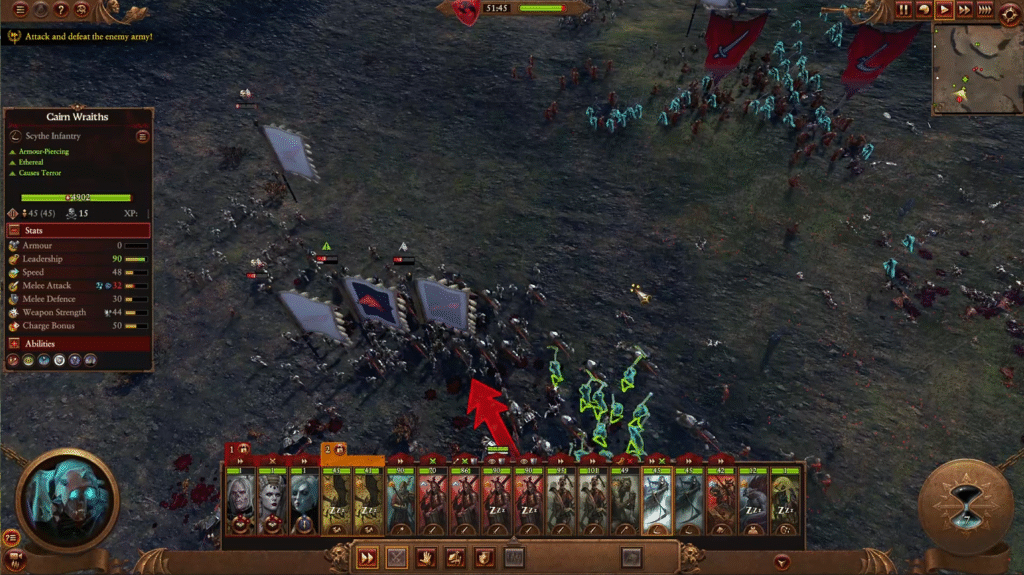Toggle the unit details button beside Scythe Infantry
Viewport: 1024px width, 575px height.
[x=142, y=136]
